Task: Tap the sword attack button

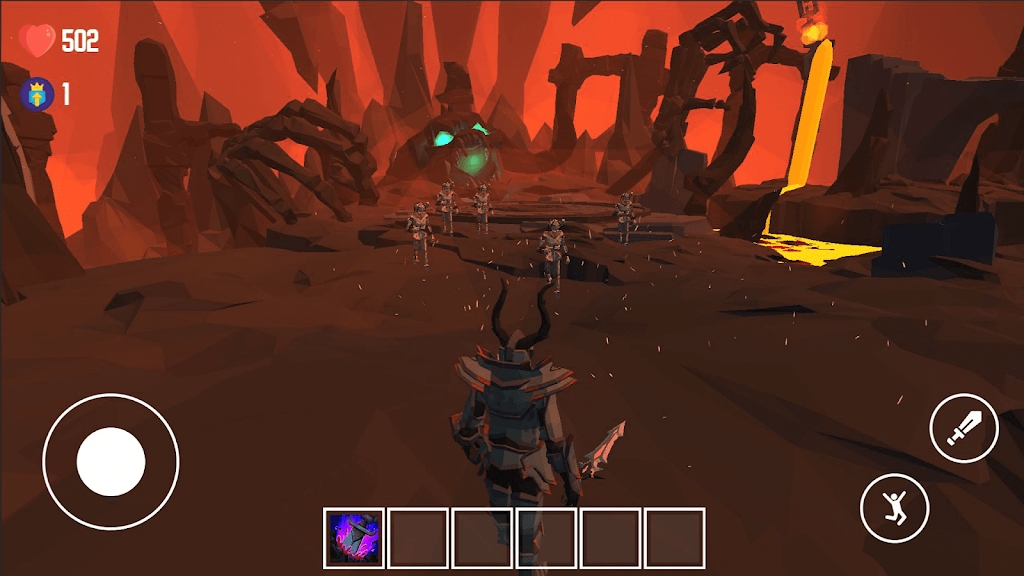Action: pyautogui.click(x=964, y=428)
